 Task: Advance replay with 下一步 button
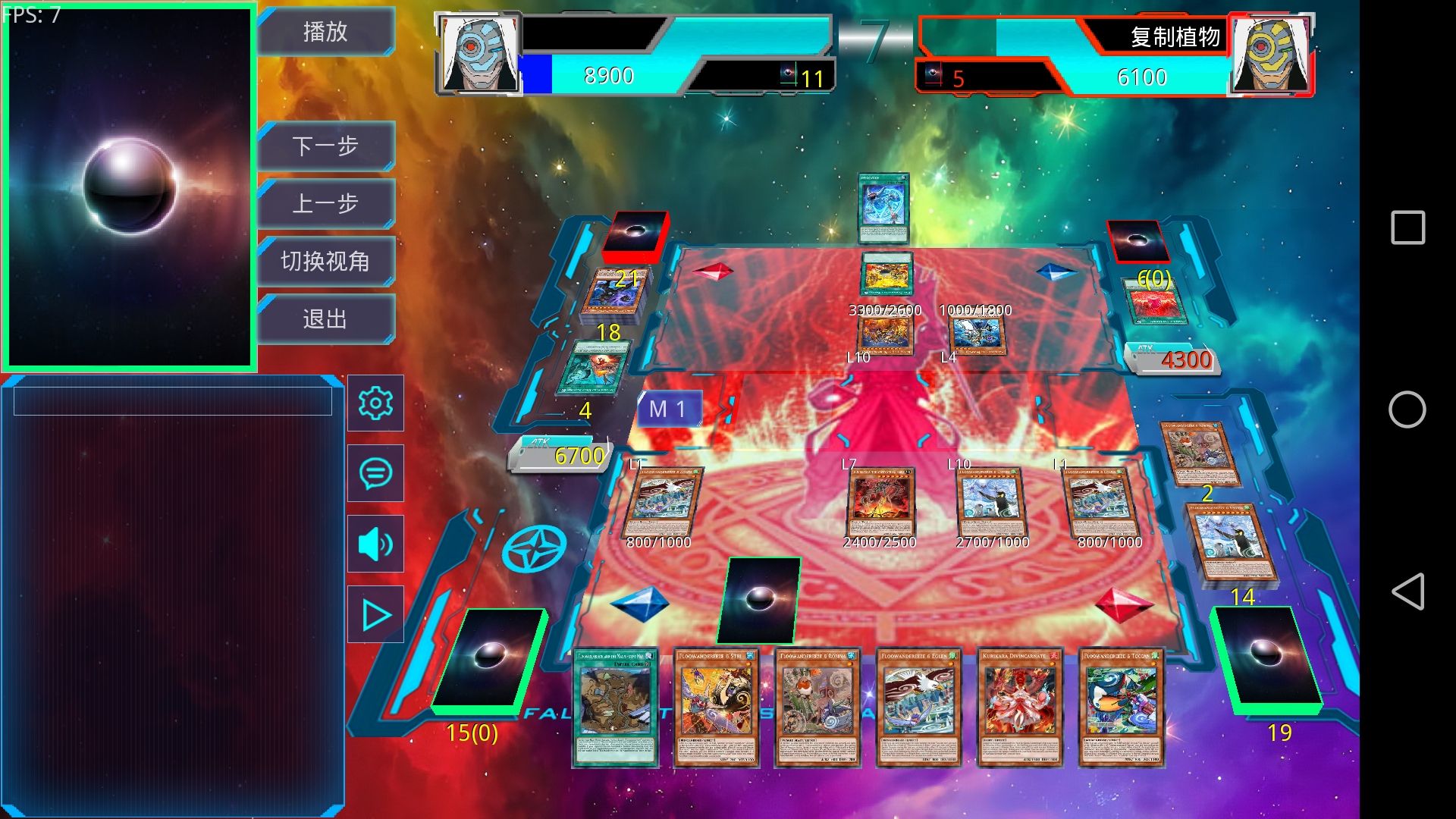[x=325, y=146]
